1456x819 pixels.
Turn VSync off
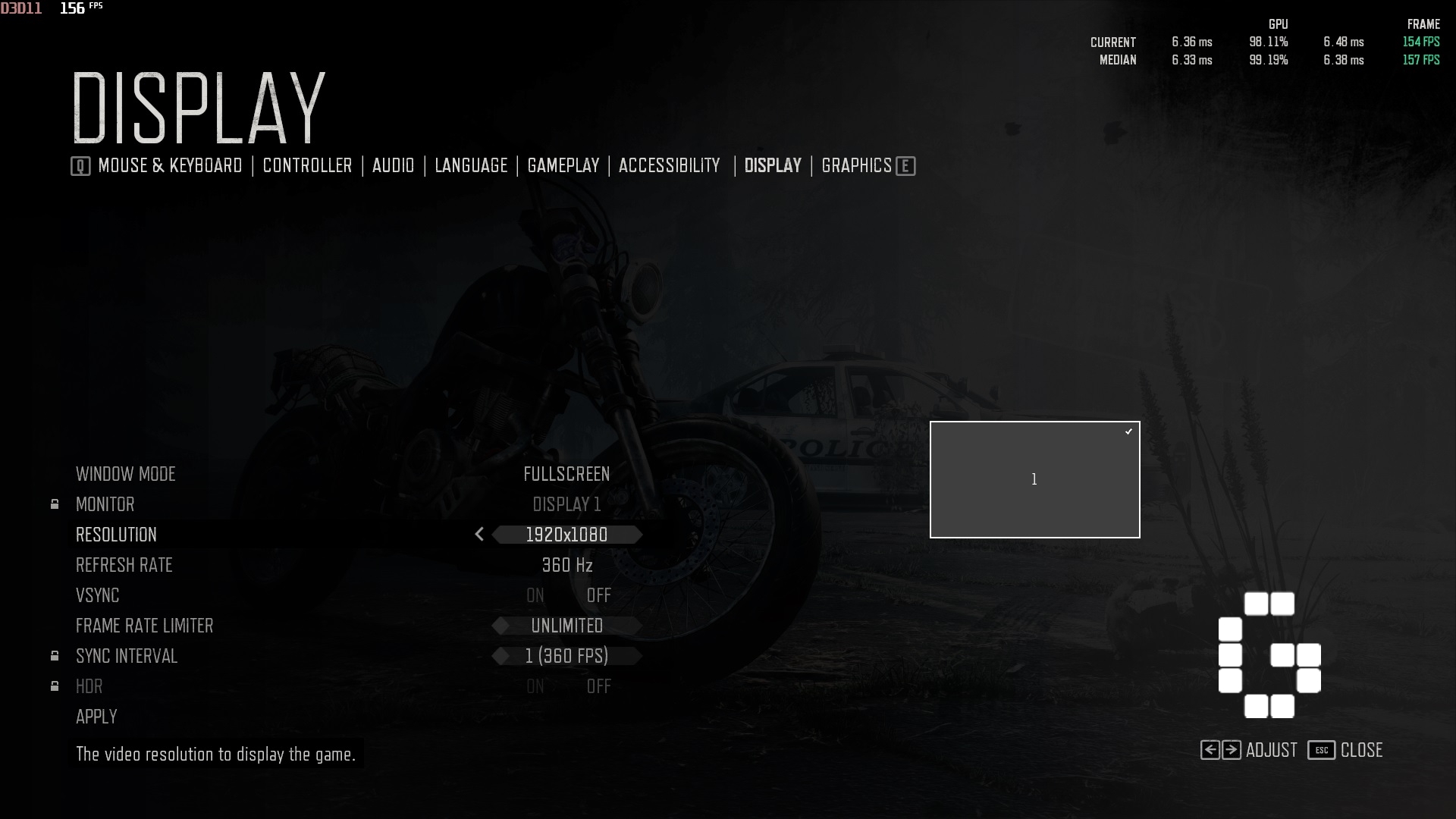pos(599,595)
